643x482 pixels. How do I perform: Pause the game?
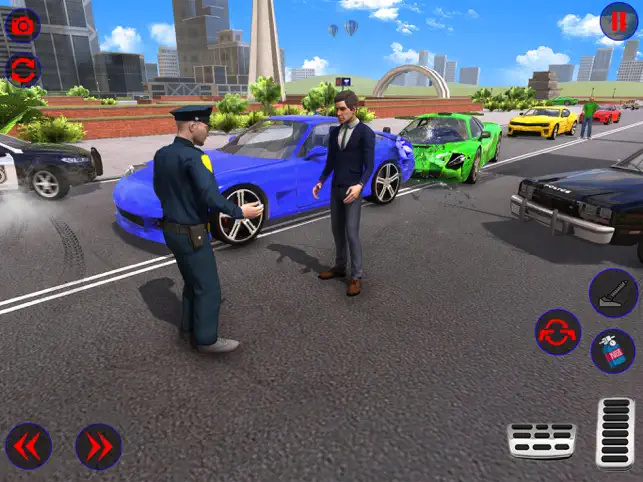point(619,22)
